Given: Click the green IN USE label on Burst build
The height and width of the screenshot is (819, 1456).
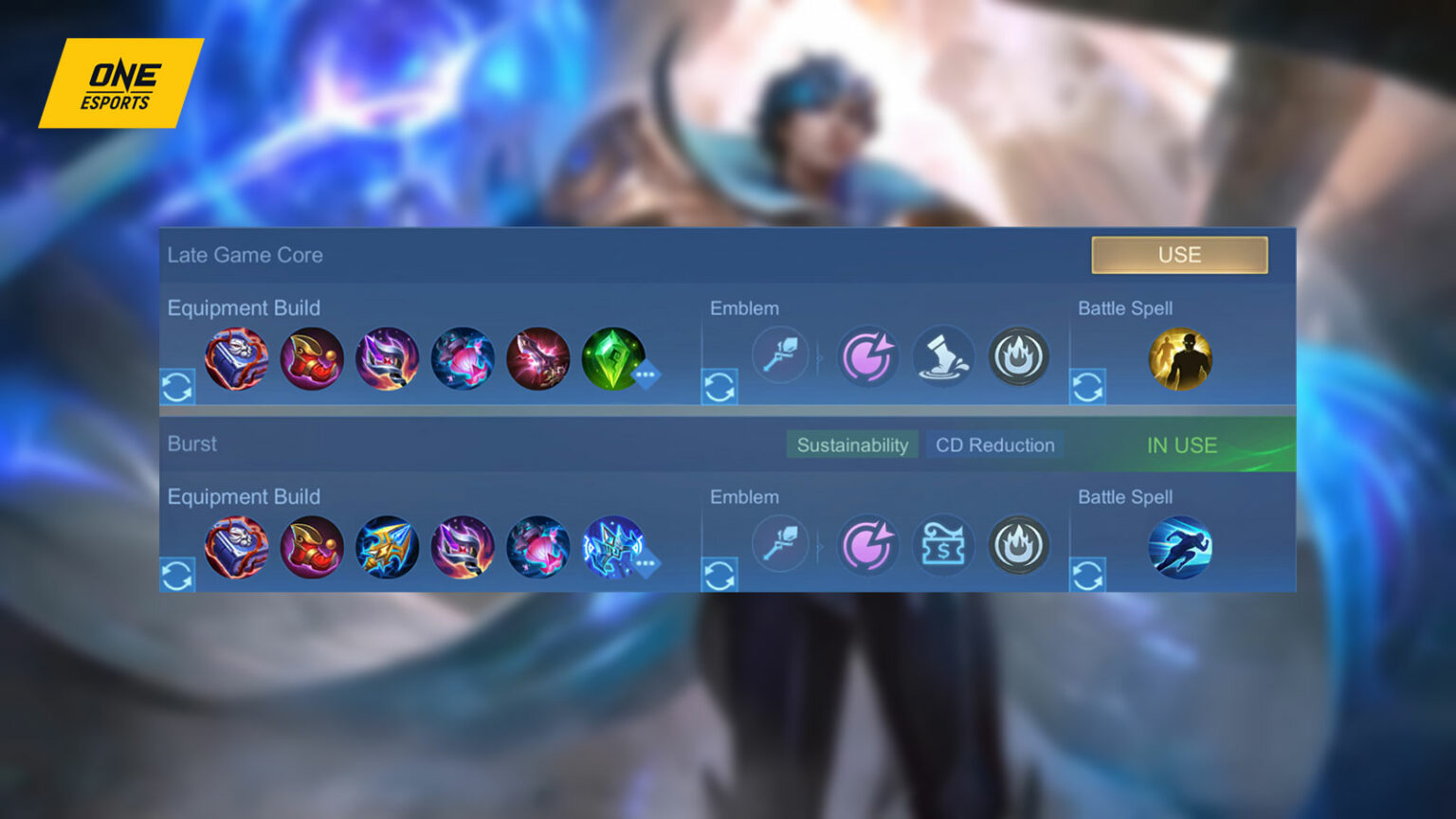Looking at the screenshot, I should pos(1180,445).
